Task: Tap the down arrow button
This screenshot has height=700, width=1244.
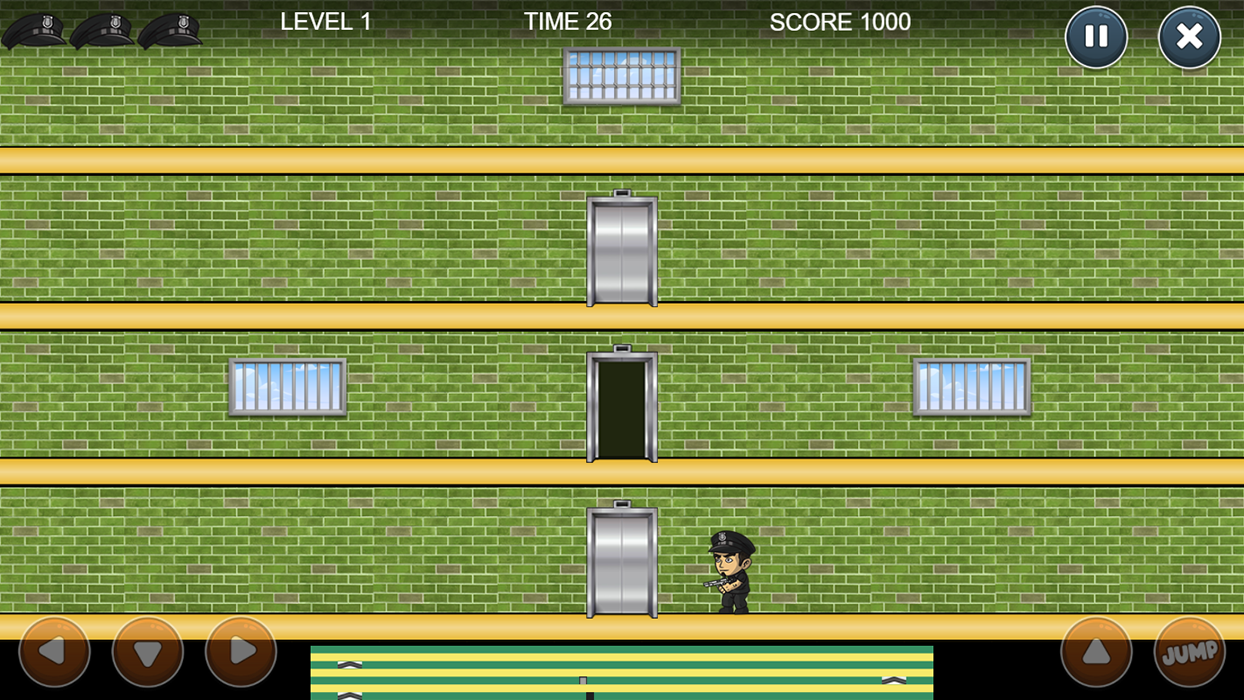Action: point(147,652)
